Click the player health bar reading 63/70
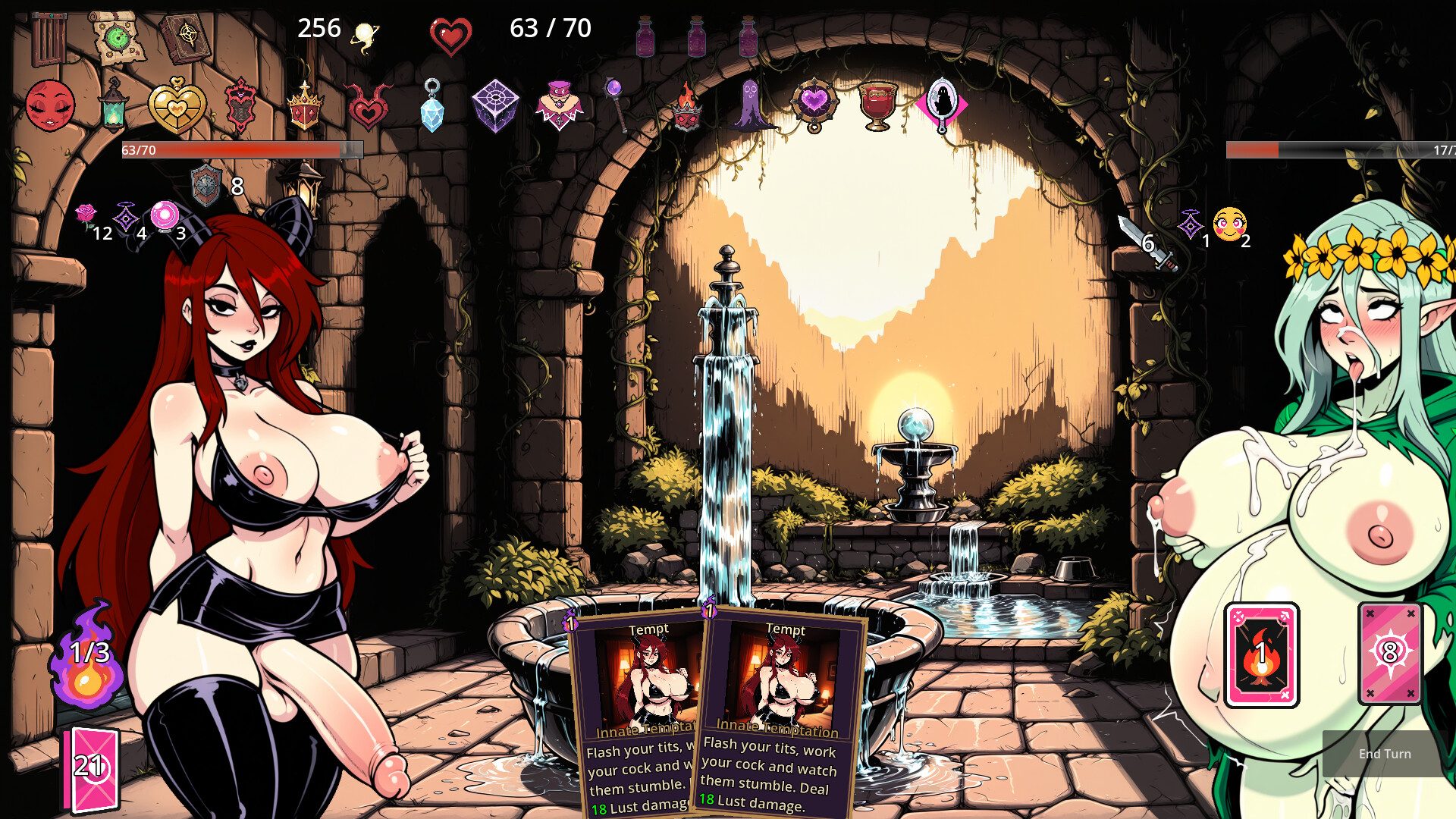This screenshot has width=1456, height=819. click(x=235, y=150)
